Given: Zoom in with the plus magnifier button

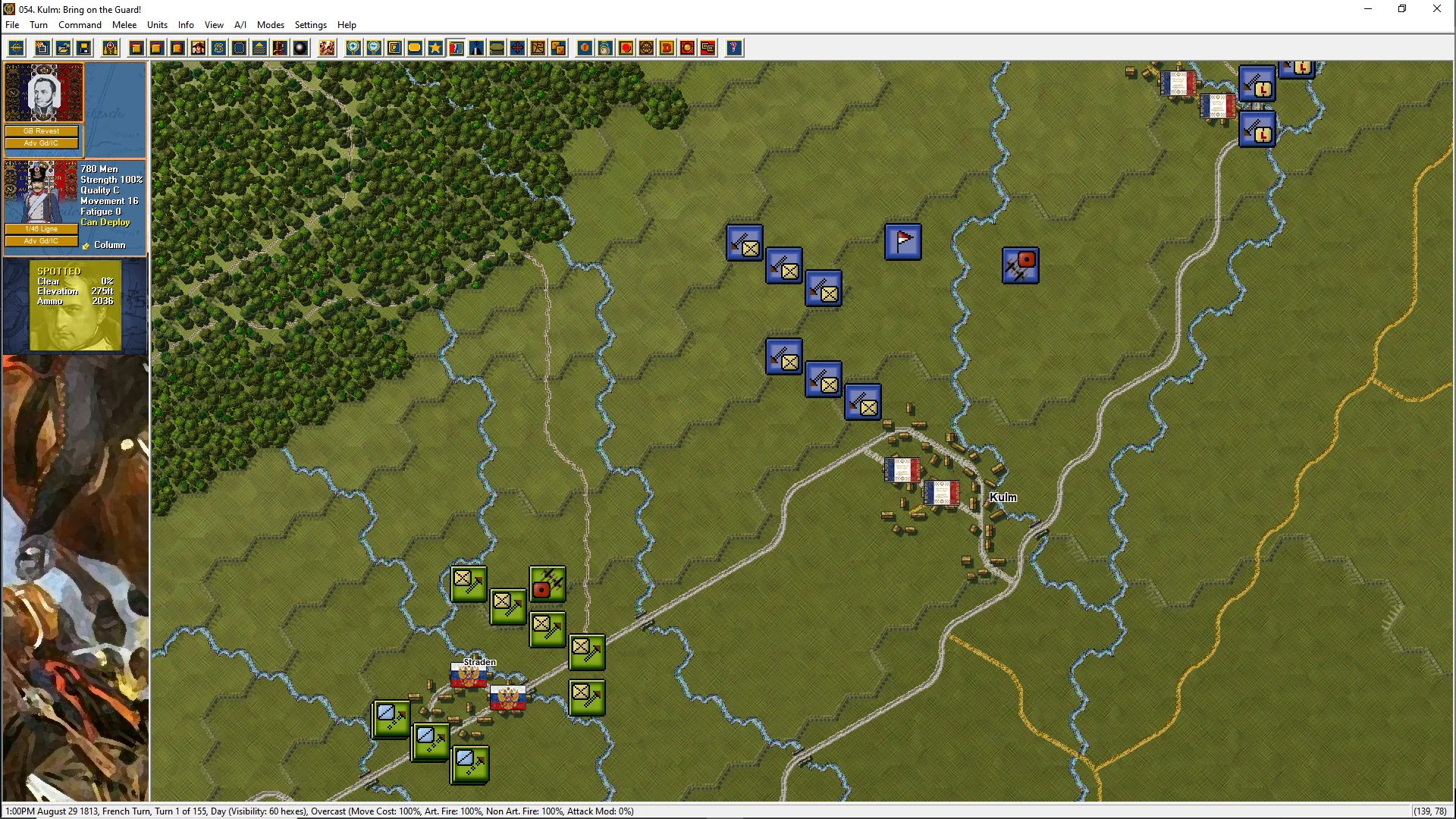Looking at the screenshot, I should pyautogui.click(x=353, y=49).
